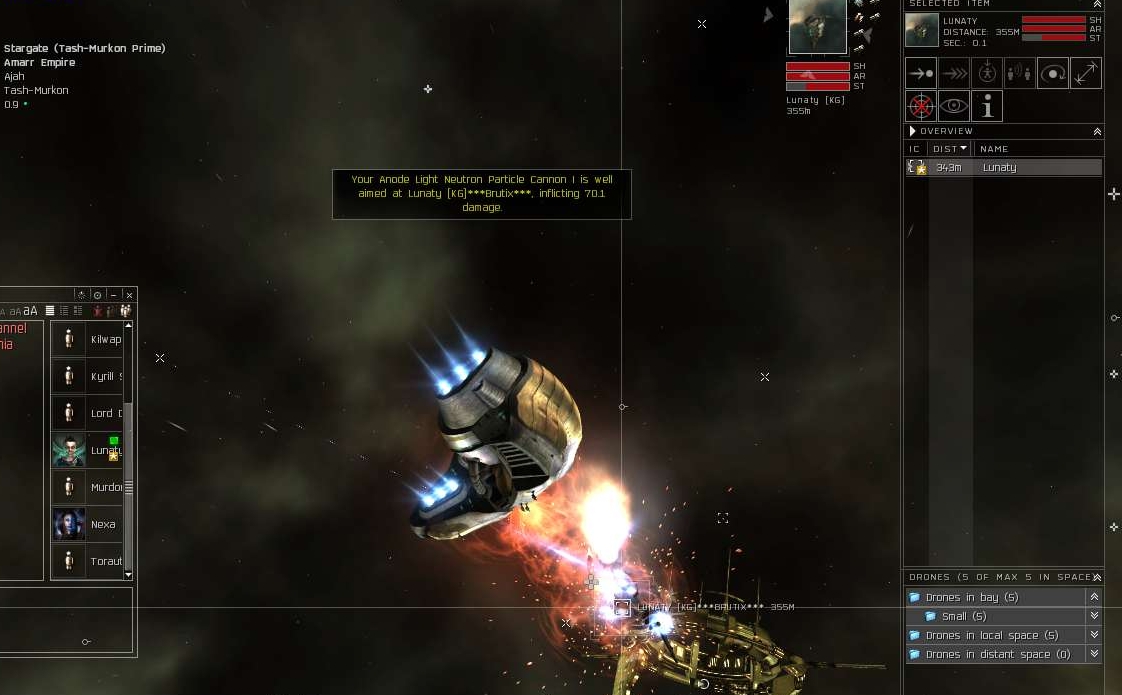Click the locked target Lunaty portrait

click(817, 27)
